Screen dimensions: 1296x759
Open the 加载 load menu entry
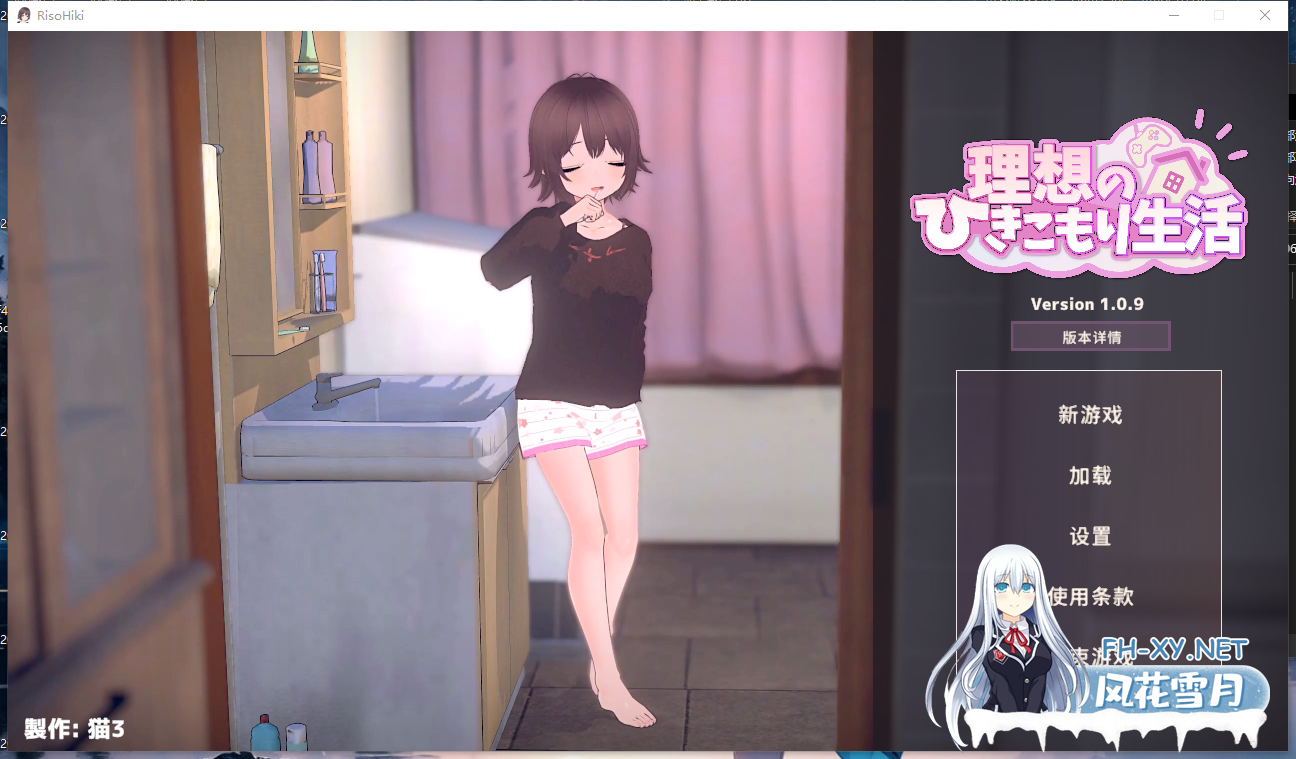(1089, 476)
